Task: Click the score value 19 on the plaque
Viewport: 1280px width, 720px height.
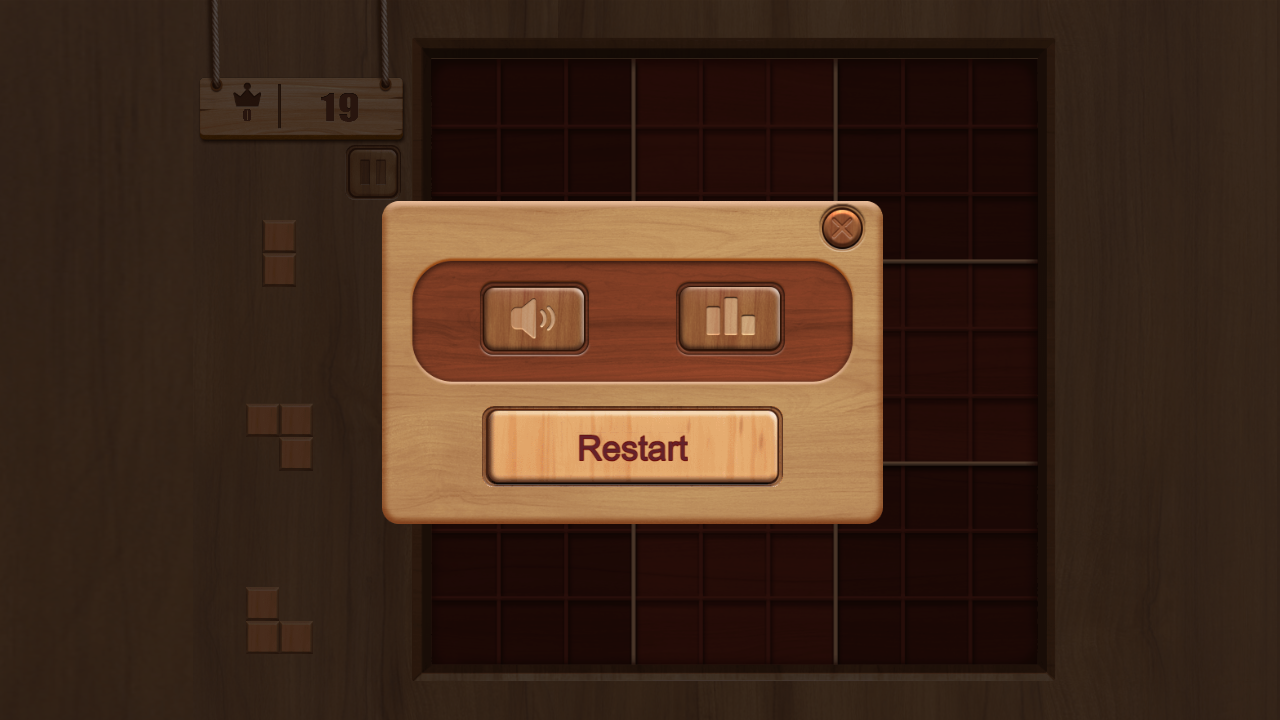Action: (x=339, y=105)
